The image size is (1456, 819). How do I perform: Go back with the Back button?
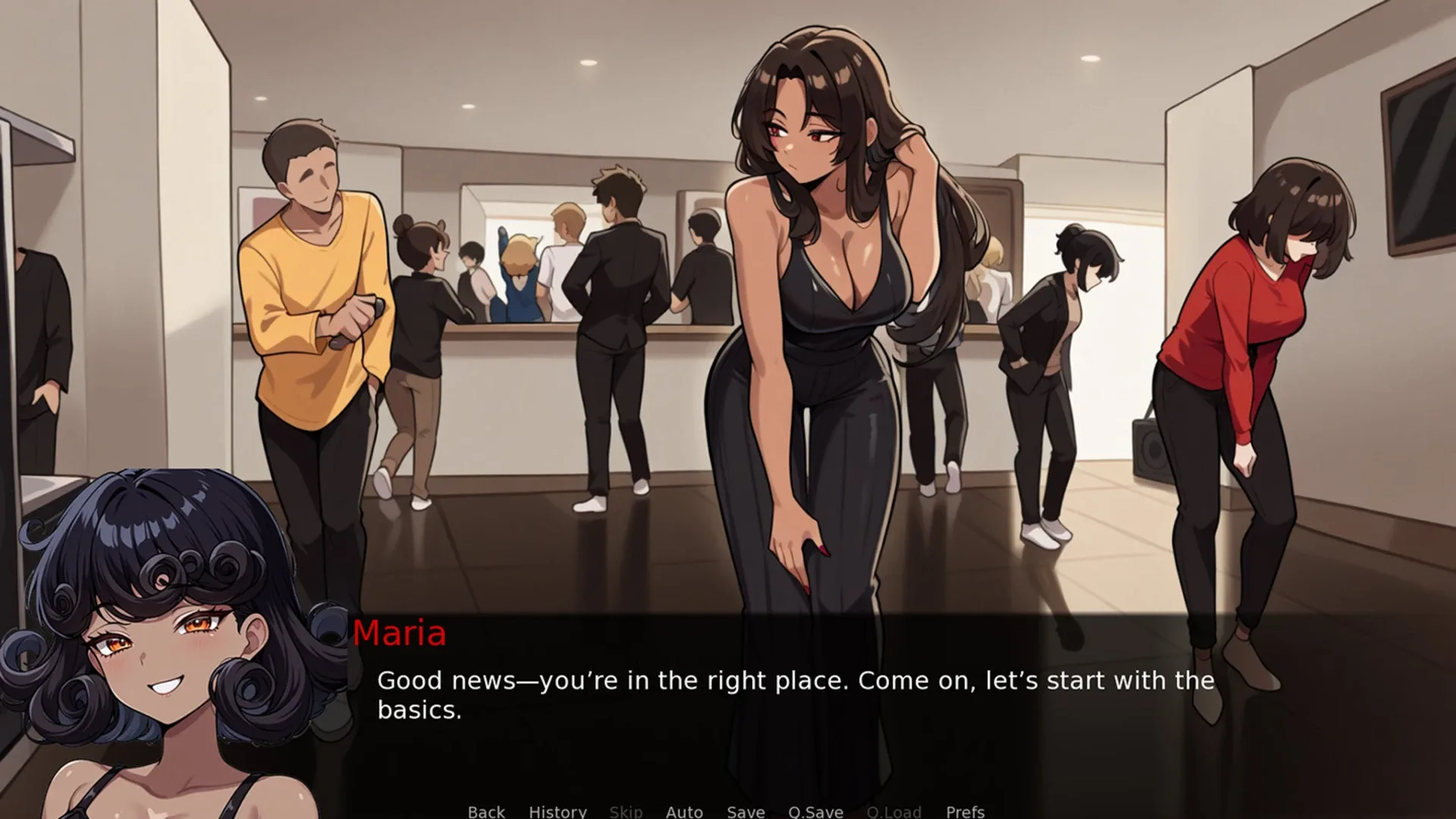(486, 811)
